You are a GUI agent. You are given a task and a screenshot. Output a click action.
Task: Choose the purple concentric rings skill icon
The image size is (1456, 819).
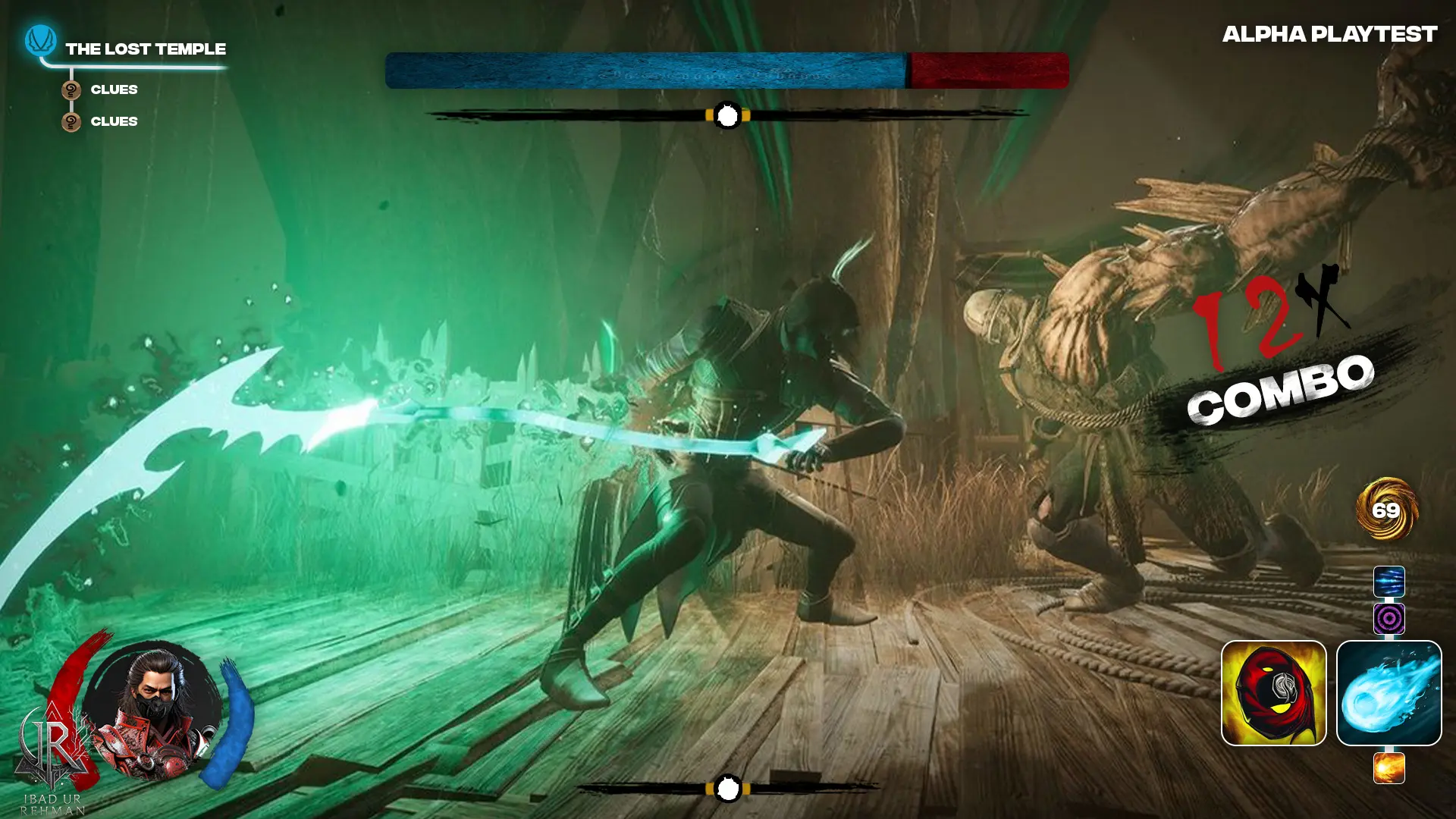(1389, 619)
